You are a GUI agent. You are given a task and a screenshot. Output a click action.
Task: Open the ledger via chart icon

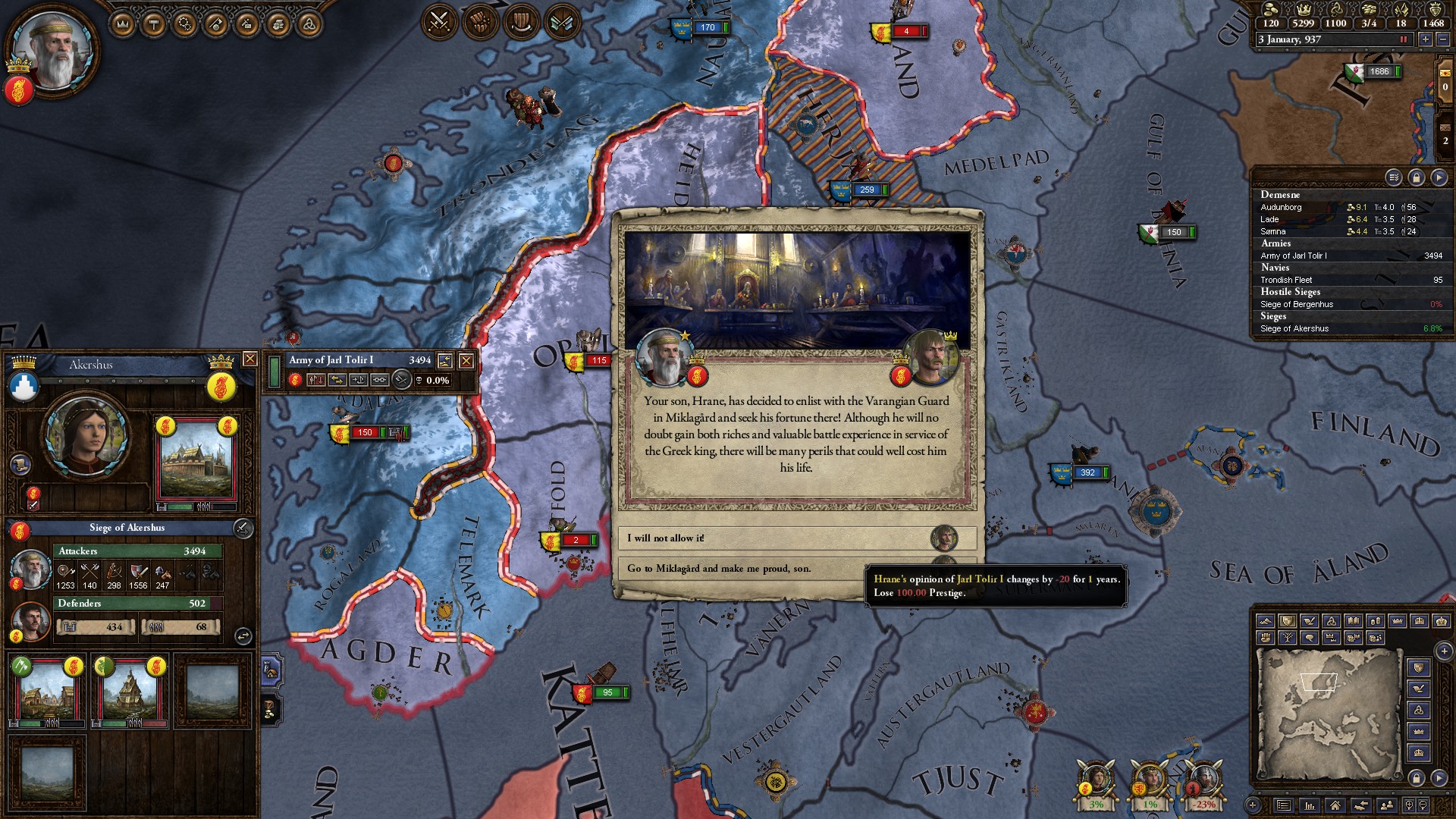tap(1310, 805)
